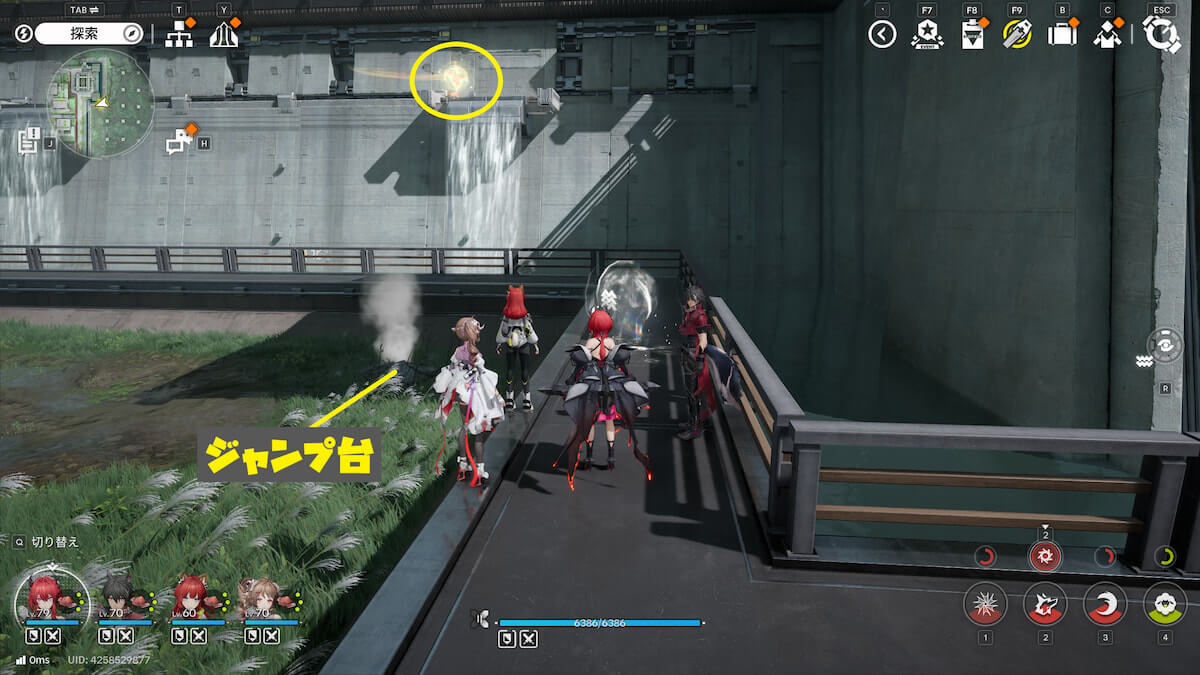Activate the green-ringed sheep skill in slot 4
1200x675 pixels.
tap(1165, 604)
